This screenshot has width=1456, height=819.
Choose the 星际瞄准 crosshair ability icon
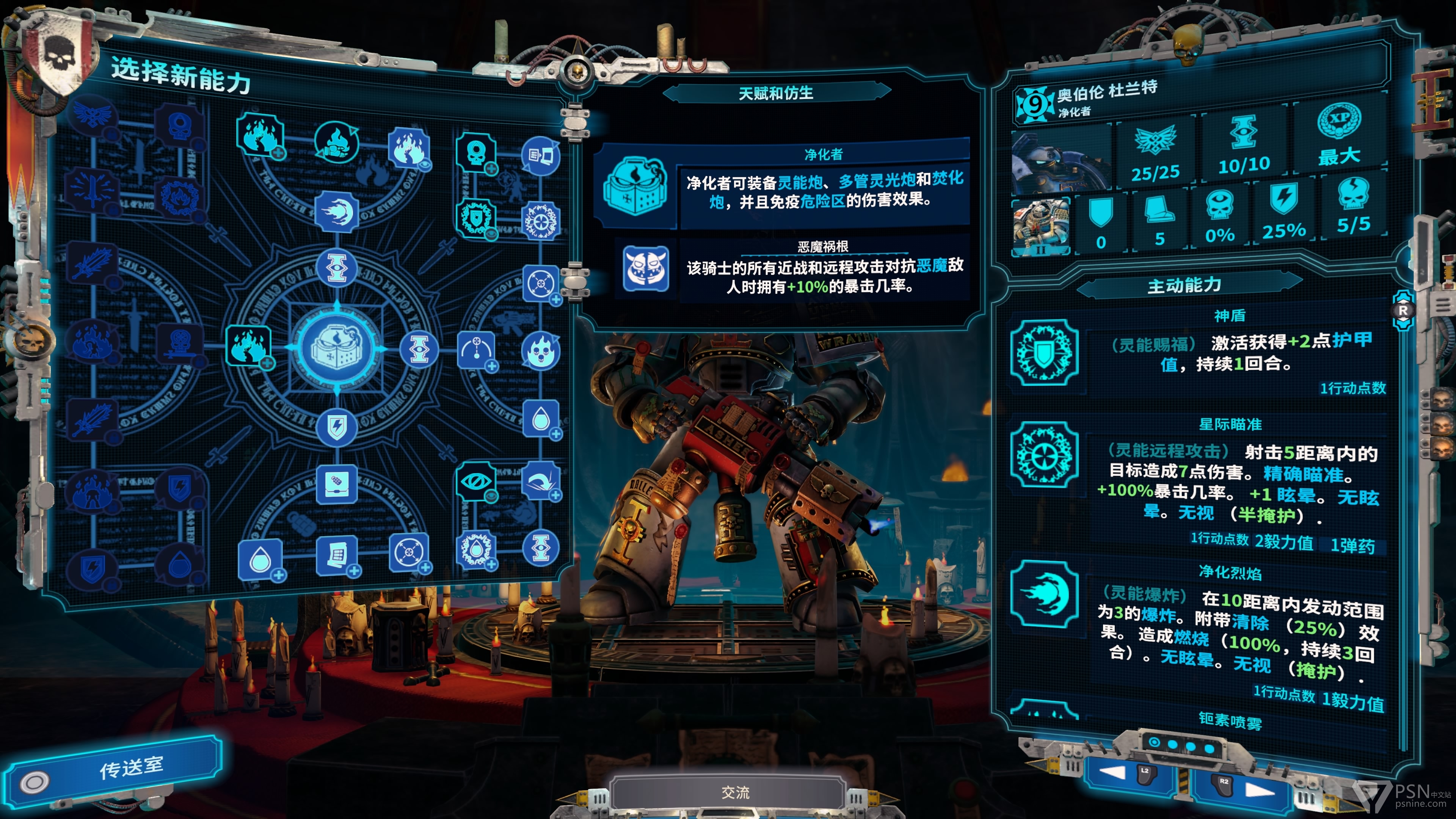click(x=1045, y=455)
